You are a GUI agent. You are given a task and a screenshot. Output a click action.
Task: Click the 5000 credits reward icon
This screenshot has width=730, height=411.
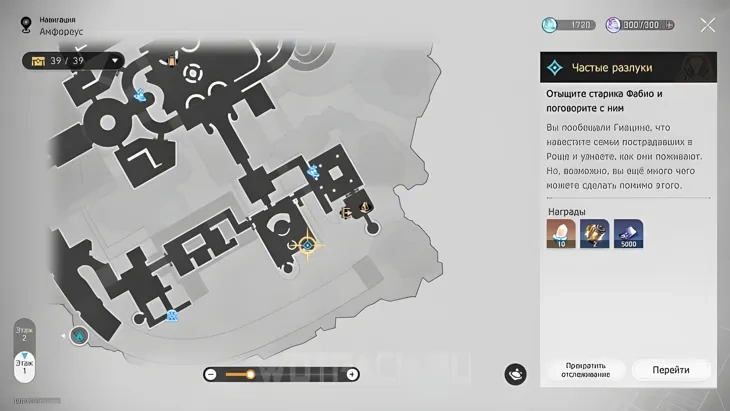[628, 233]
